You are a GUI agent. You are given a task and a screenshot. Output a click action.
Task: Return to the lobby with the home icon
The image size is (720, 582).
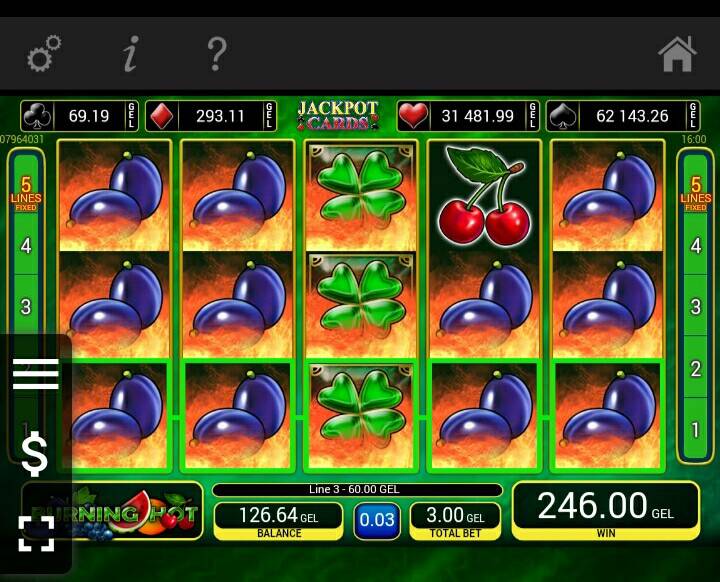(x=677, y=54)
